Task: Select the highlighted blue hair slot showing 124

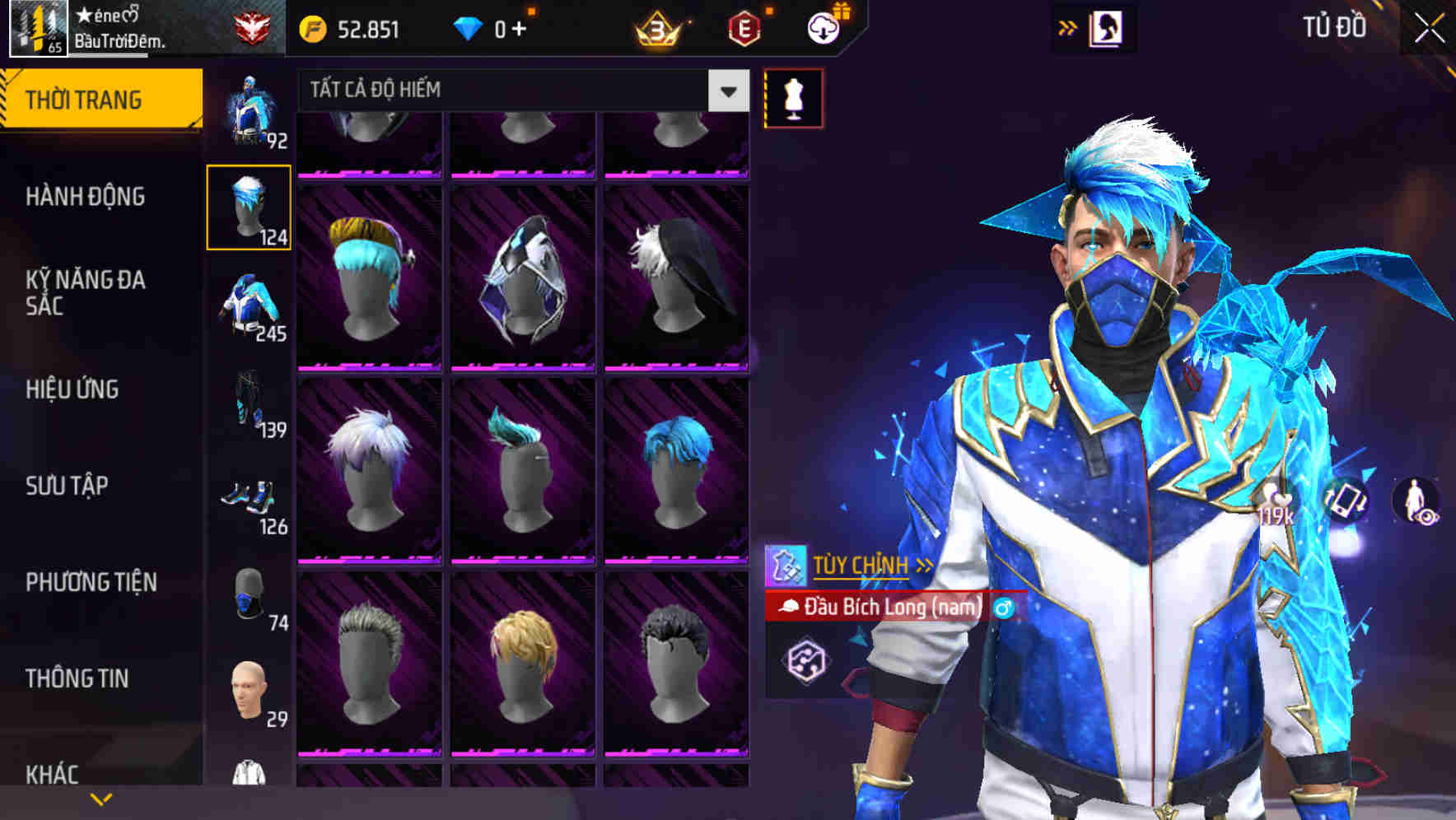Action: click(250, 207)
